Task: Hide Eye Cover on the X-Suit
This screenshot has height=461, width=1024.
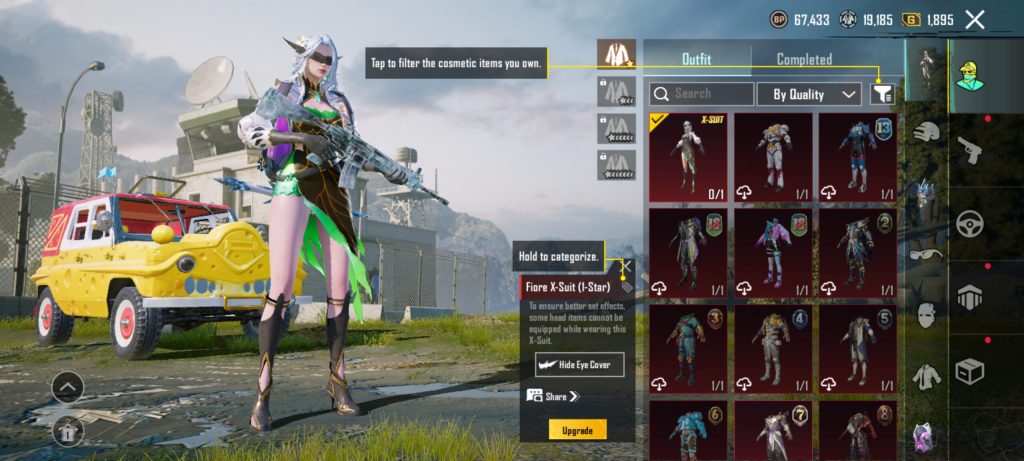Action: coord(578,364)
